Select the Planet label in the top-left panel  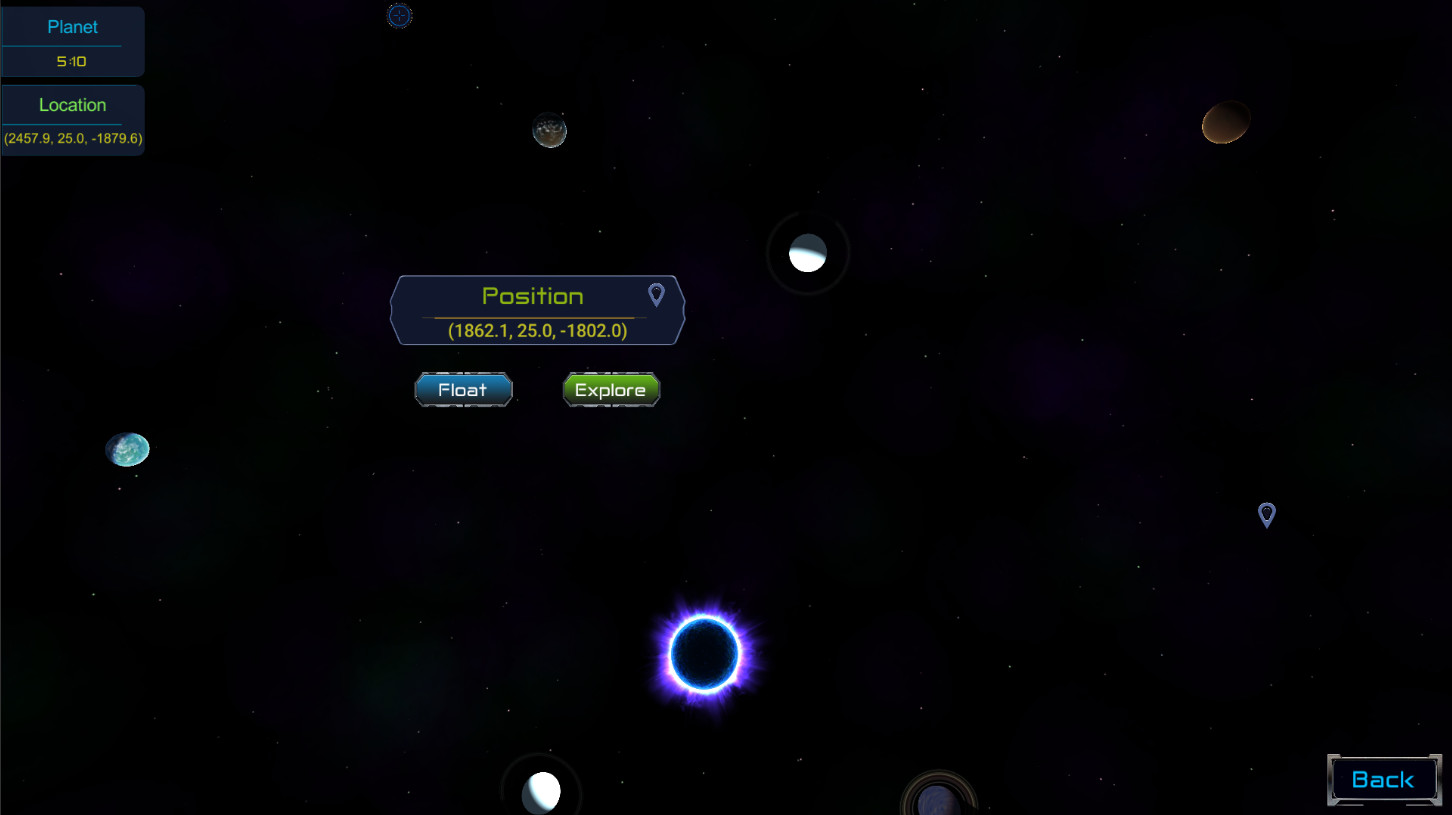pyautogui.click(x=72, y=26)
